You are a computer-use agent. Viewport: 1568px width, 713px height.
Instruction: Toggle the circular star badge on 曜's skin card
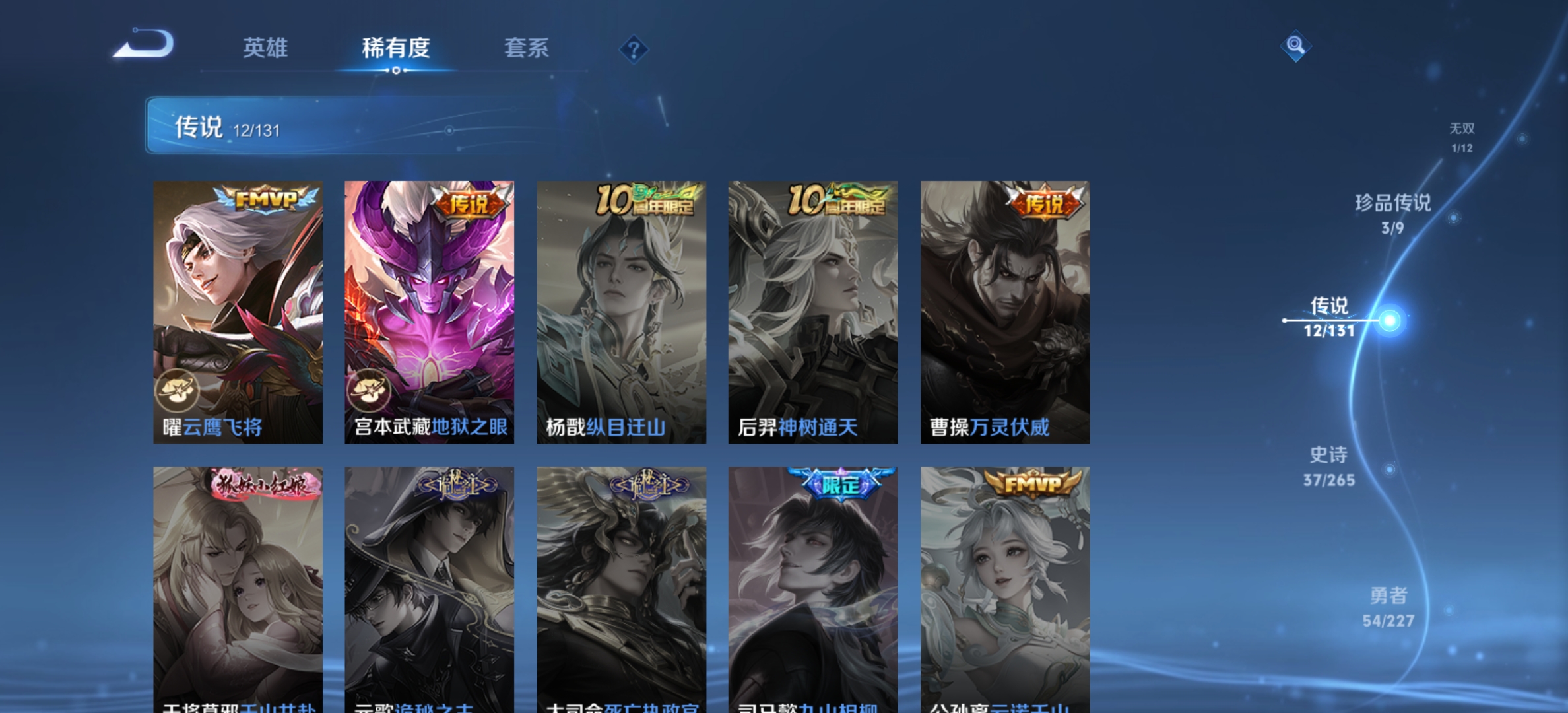178,390
